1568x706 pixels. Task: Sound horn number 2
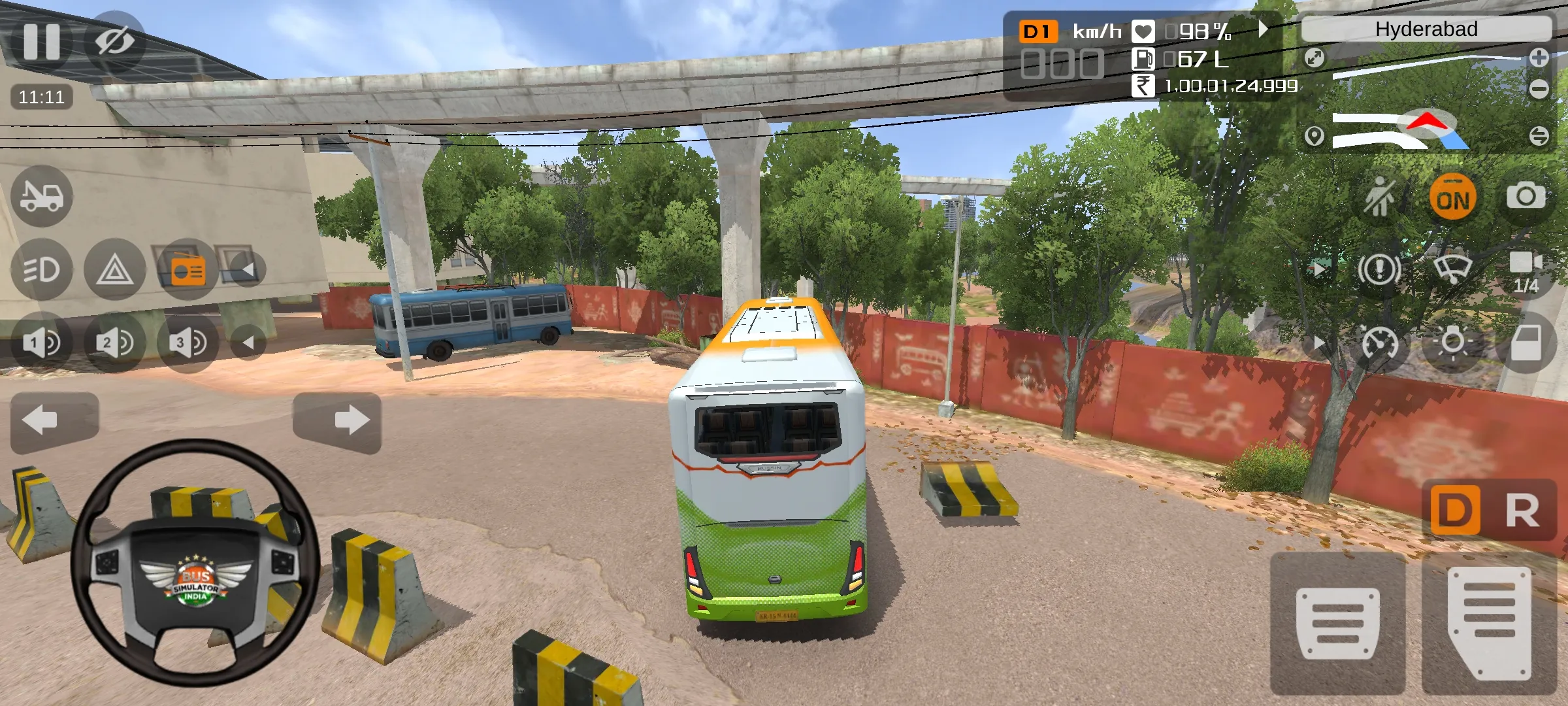click(114, 343)
